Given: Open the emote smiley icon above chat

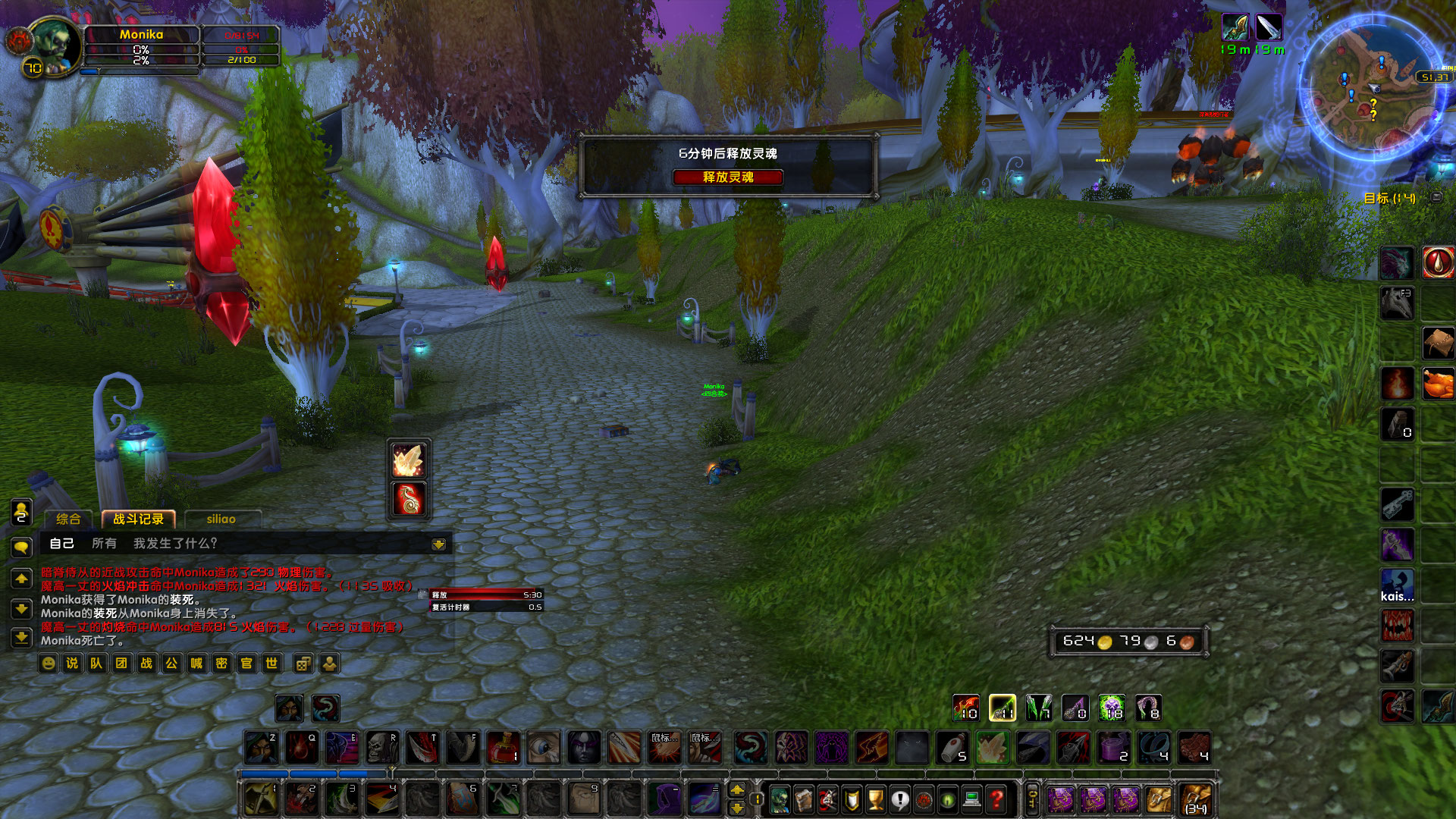Looking at the screenshot, I should pos(48,664).
